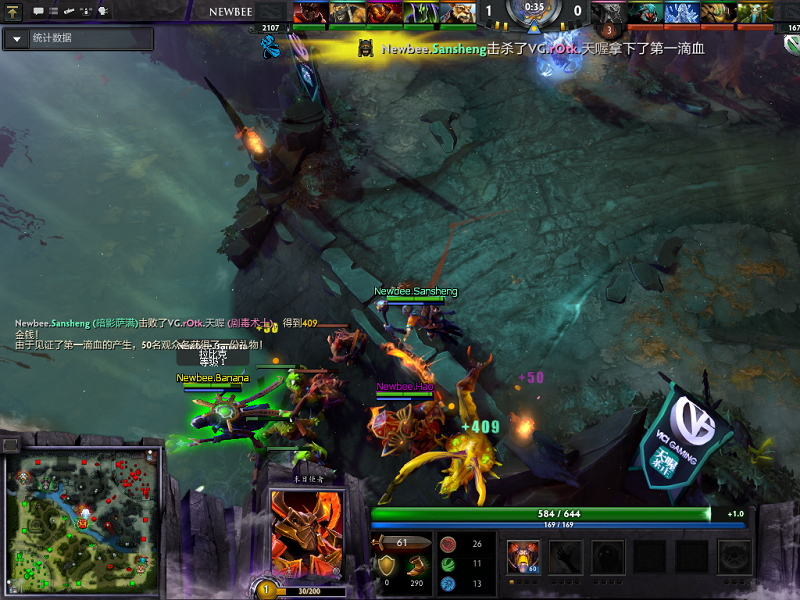This screenshot has height=600, width=800.
Task: Select the dead Dire hero portrait showing respawn 3
Action: tap(607, 14)
